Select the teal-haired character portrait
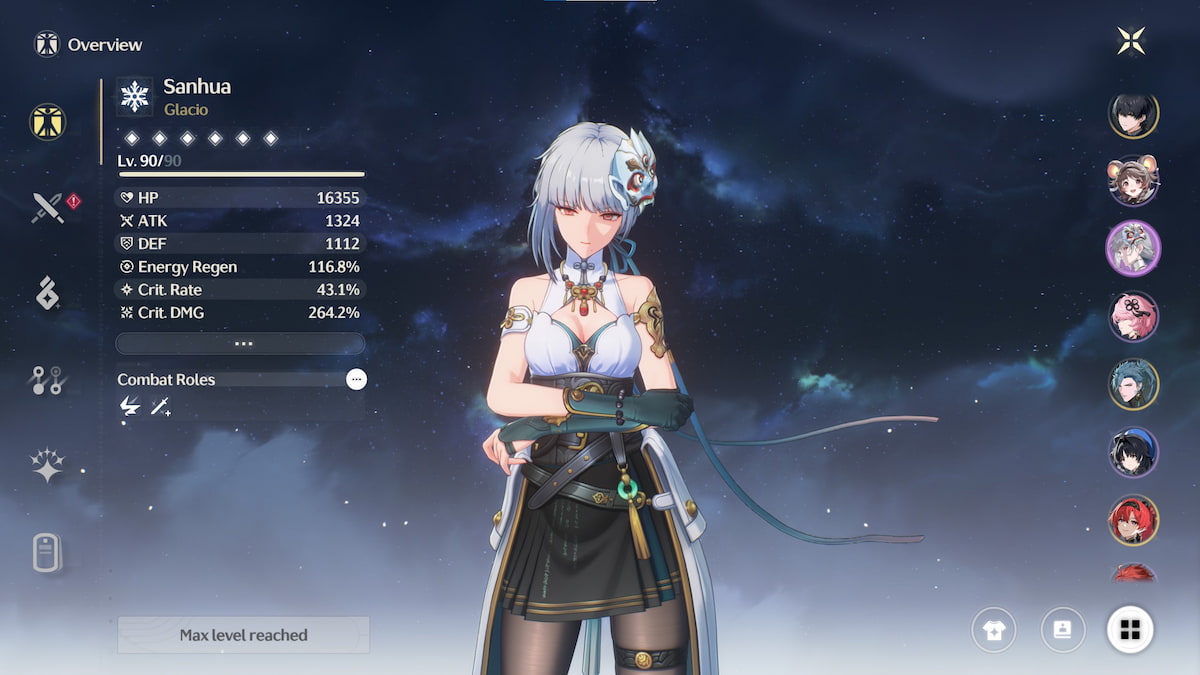This screenshot has width=1200, height=675. [1133, 384]
